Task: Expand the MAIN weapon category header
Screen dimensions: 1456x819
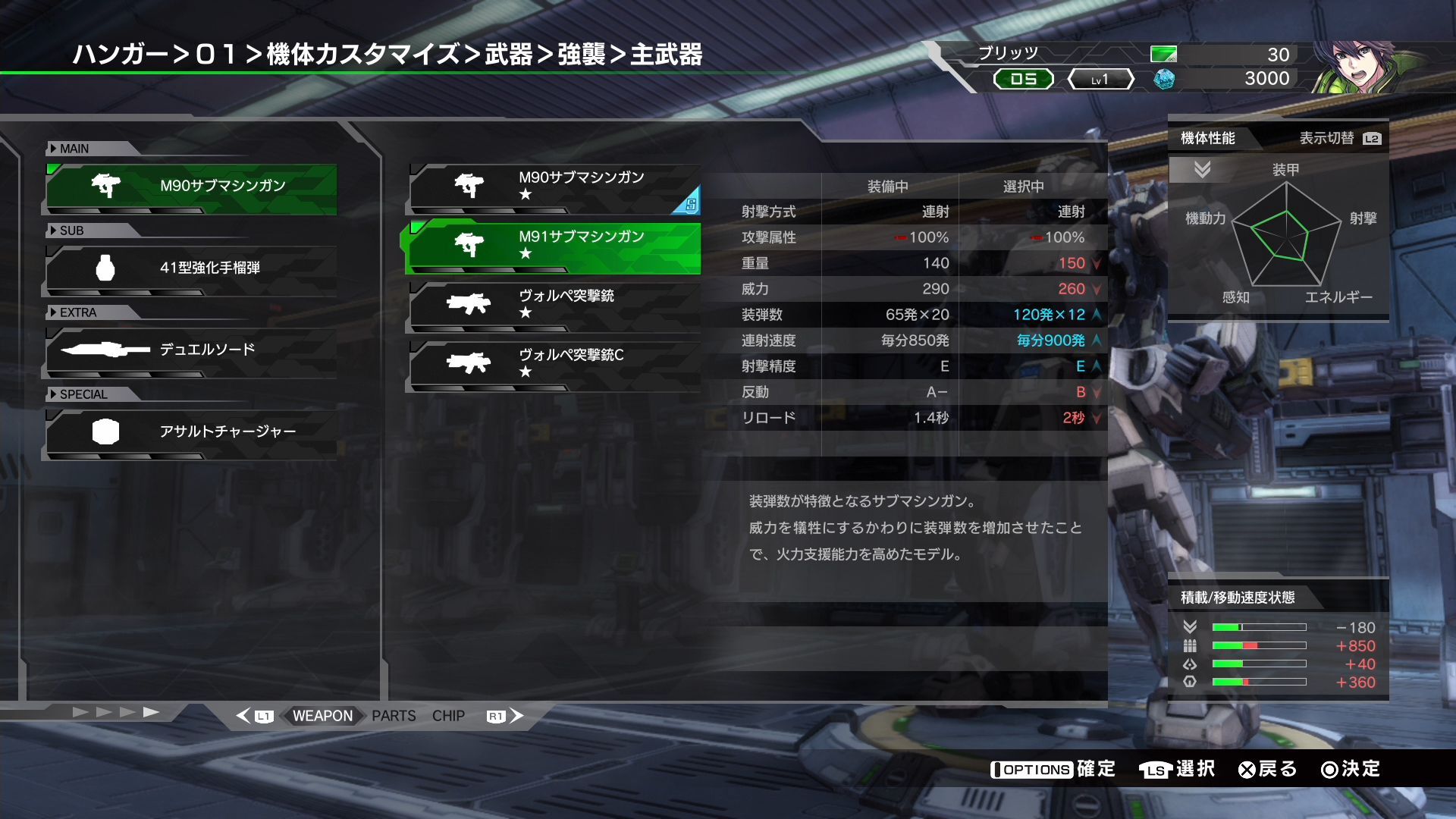Action: [x=72, y=149]
